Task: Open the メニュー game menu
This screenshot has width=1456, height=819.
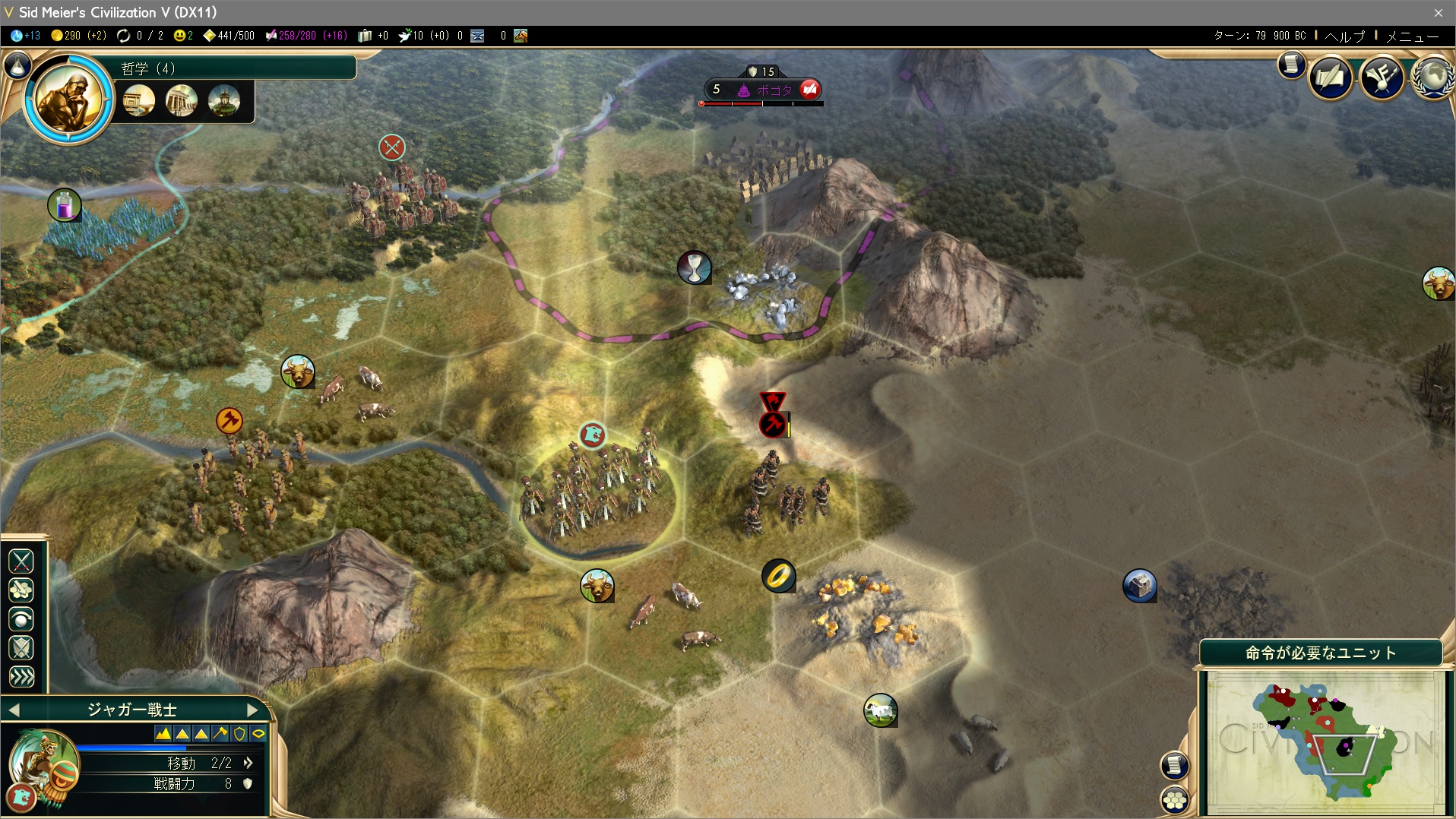Action: 1412,36
